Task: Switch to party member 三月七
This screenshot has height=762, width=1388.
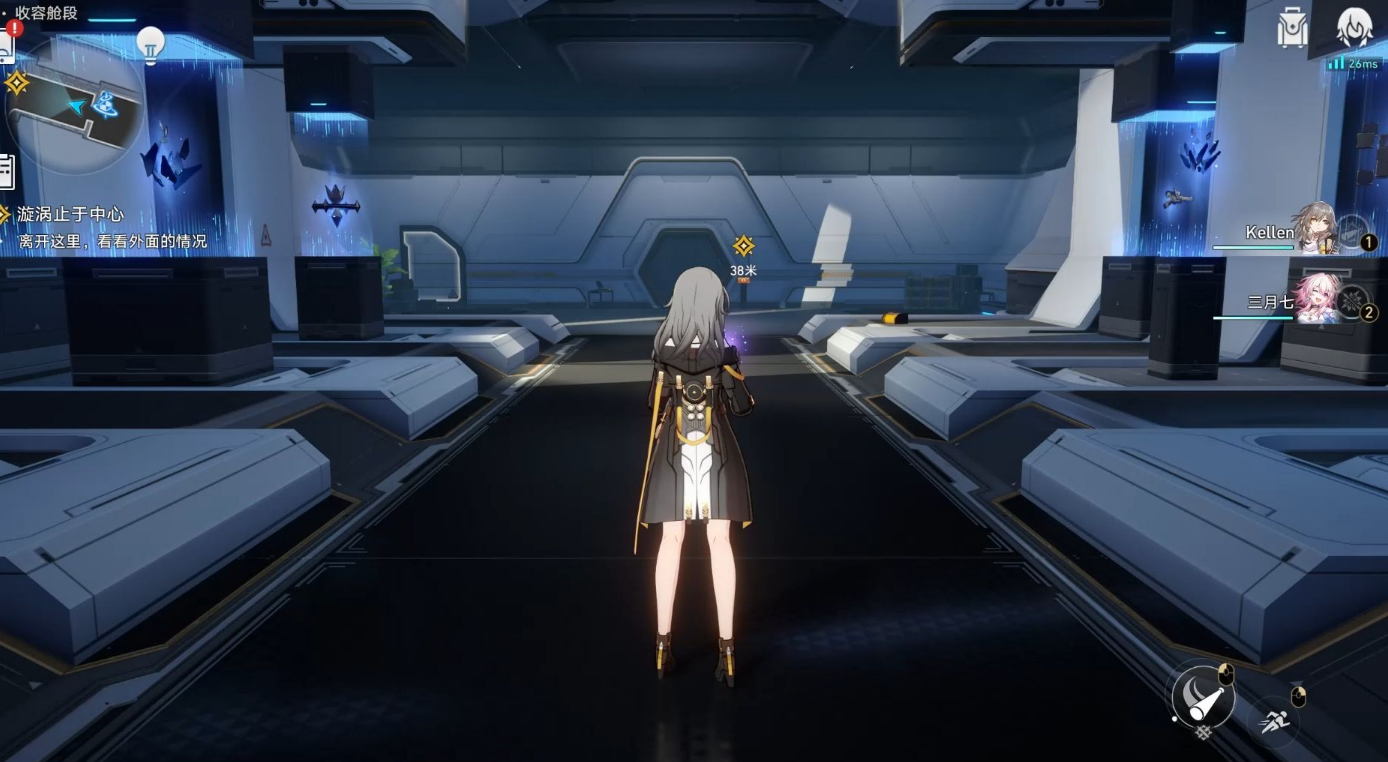Action: pos(1316,298)
